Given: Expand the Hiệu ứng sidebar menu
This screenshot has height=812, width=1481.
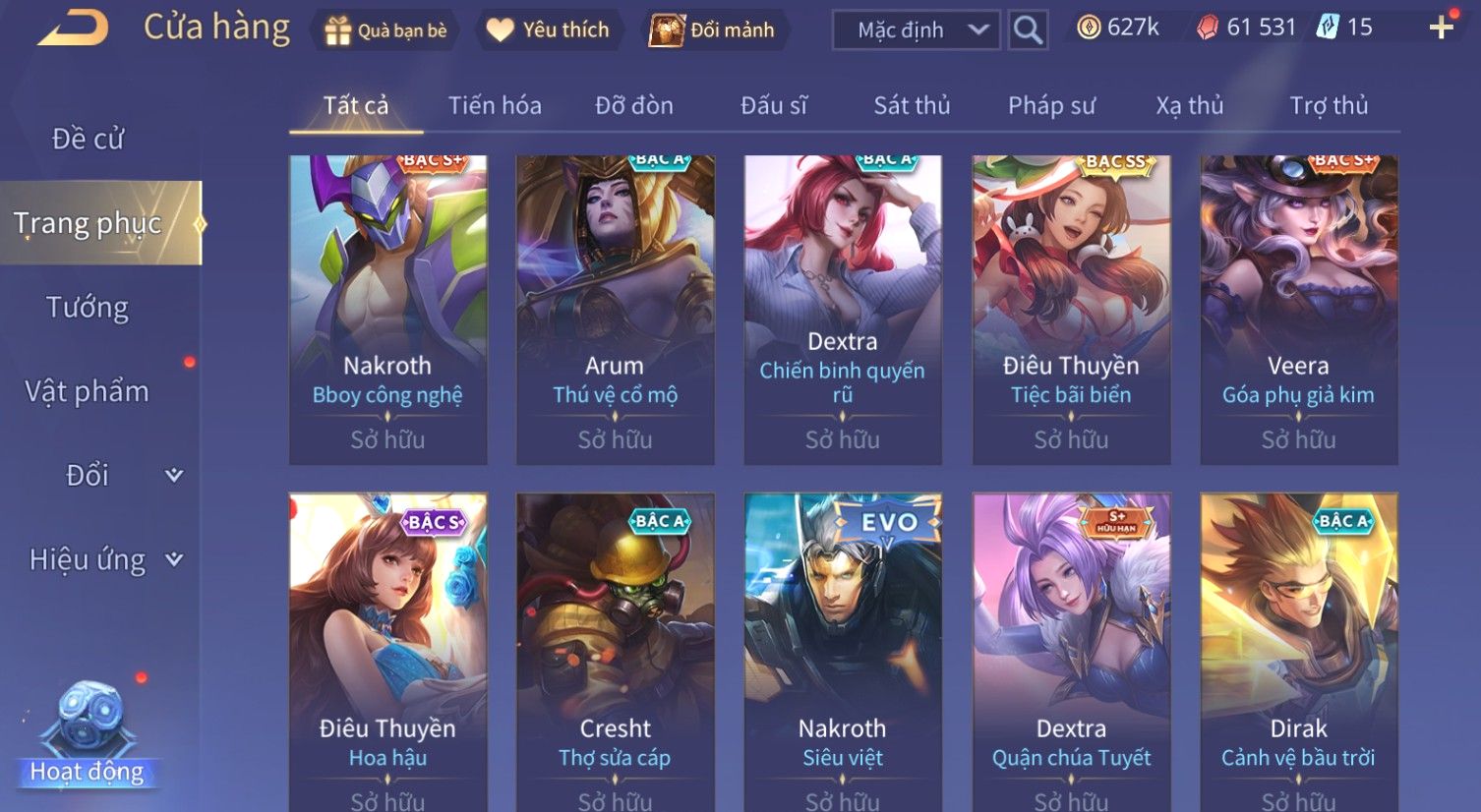Looking at the screenshot, I should (104, 559).
